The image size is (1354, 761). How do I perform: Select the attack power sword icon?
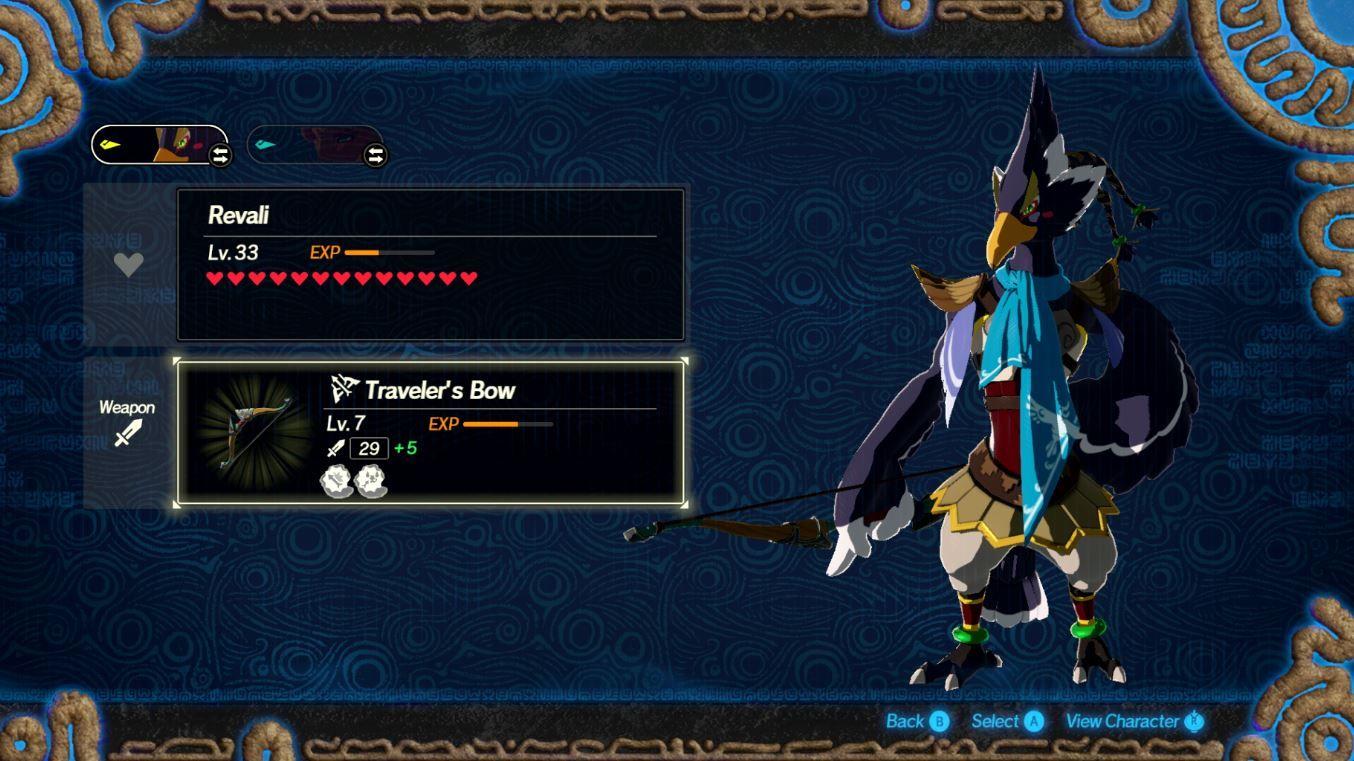click(335, 448)
